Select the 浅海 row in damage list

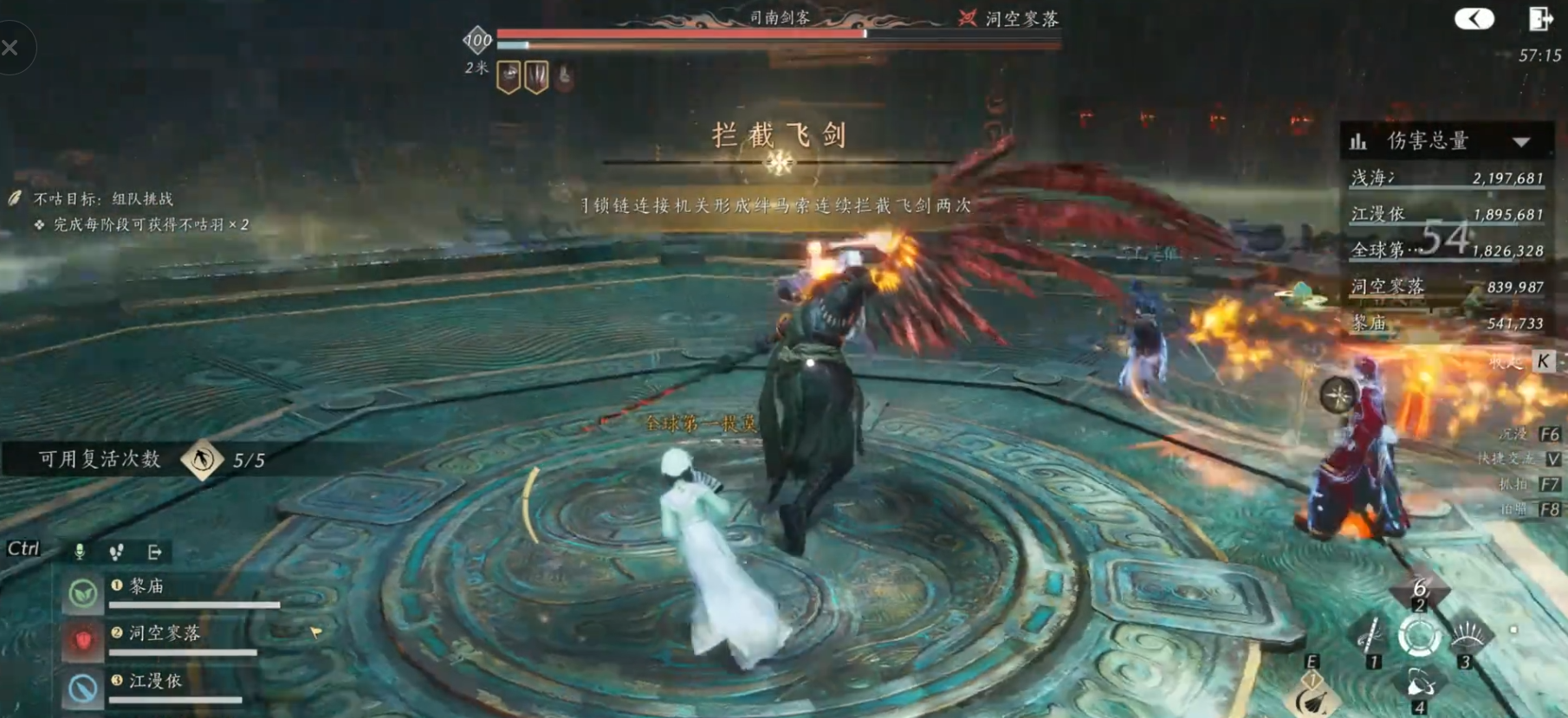(1447, 178)
